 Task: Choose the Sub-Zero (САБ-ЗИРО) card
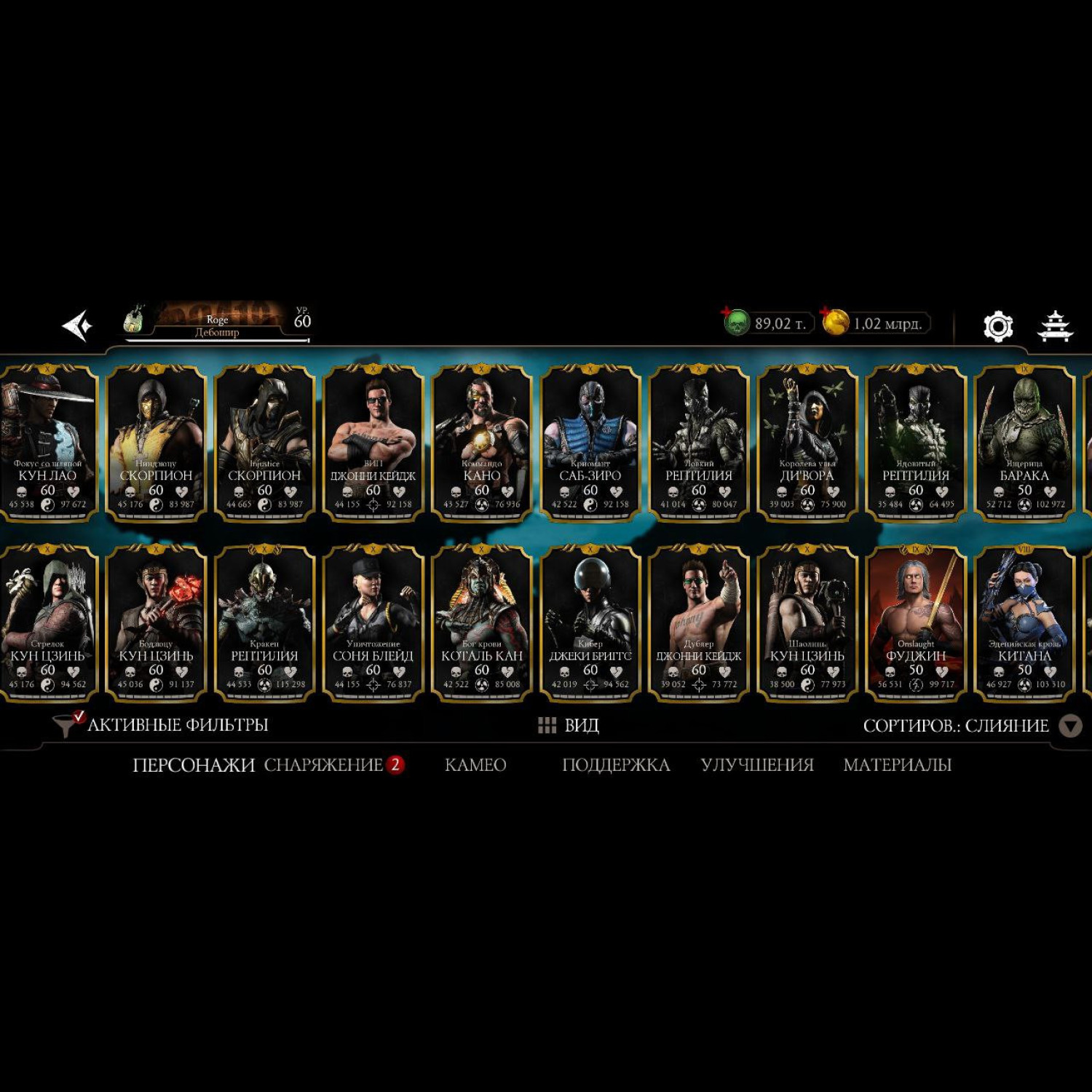click(590, 443)
